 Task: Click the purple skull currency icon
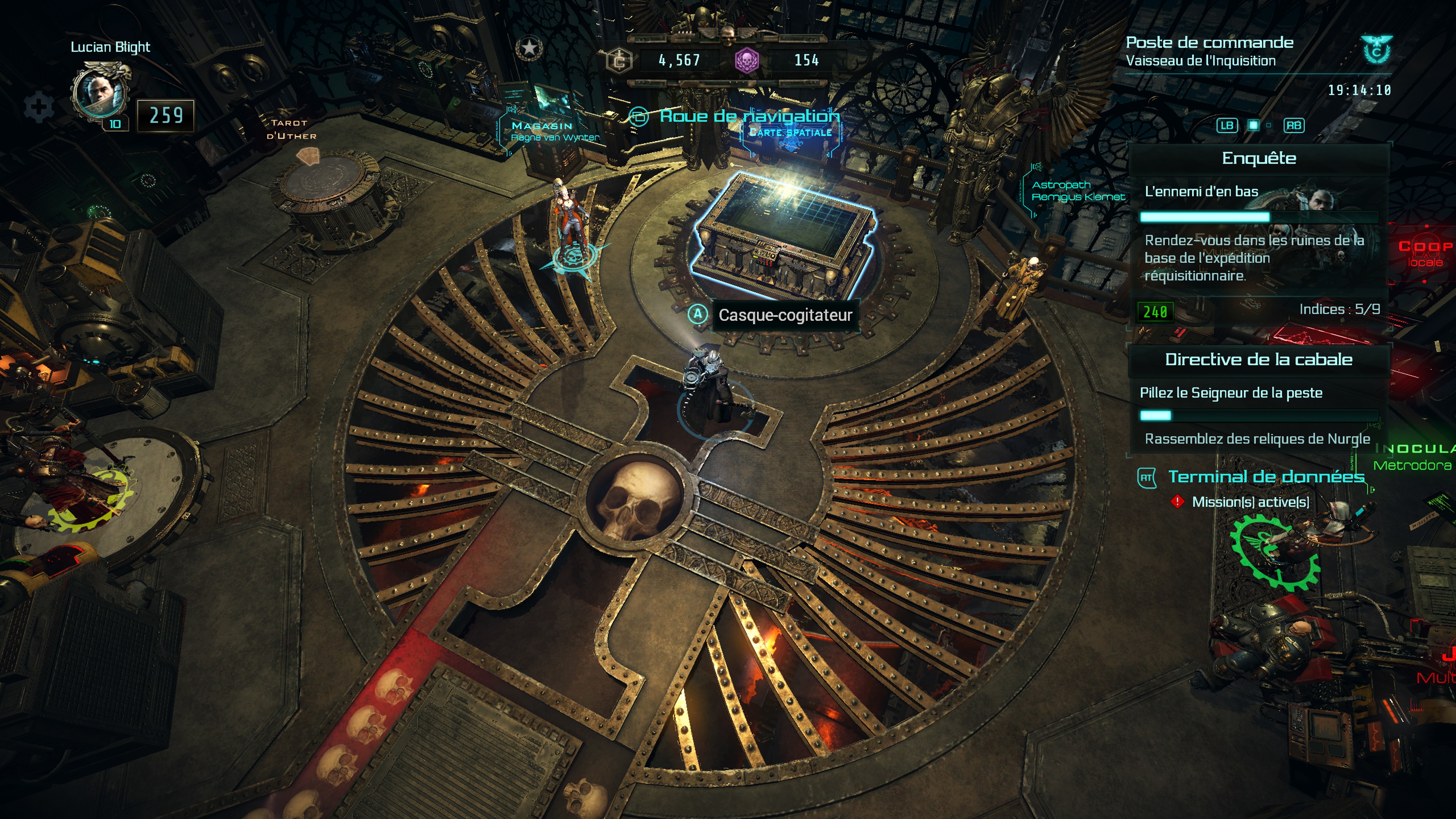coord(746,60)
